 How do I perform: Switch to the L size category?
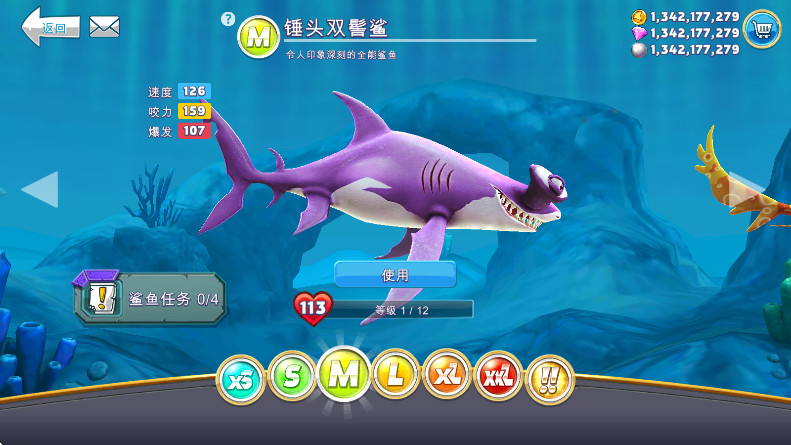point(395,377)
